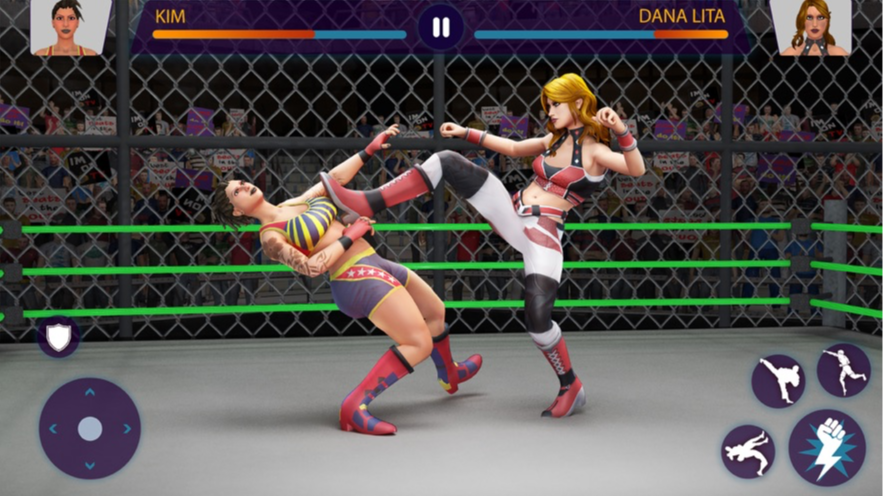Pause the match with the pause button
883x496 pixels.
click(x=441, y=27)
